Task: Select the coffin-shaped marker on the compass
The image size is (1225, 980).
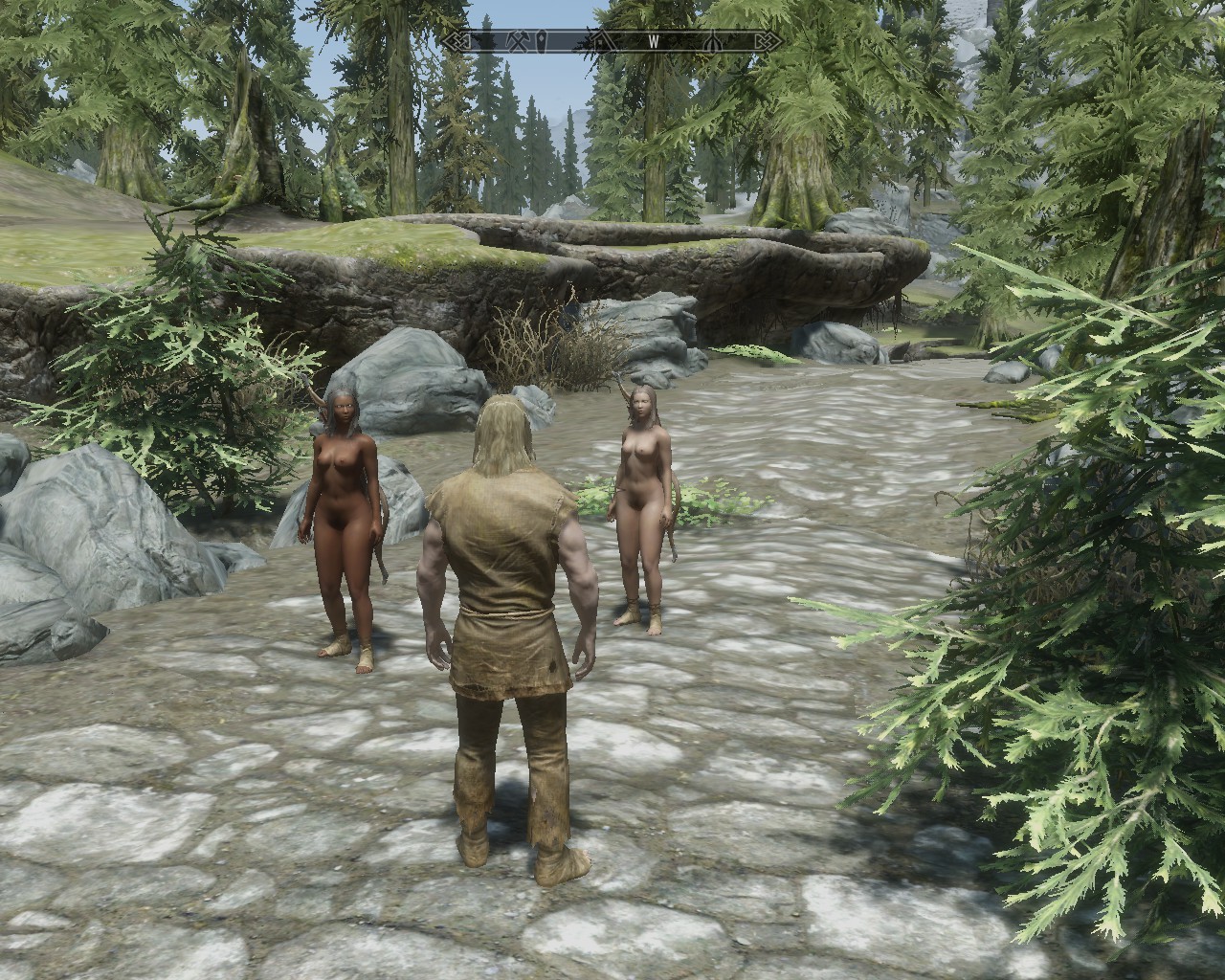Action: 542,42
